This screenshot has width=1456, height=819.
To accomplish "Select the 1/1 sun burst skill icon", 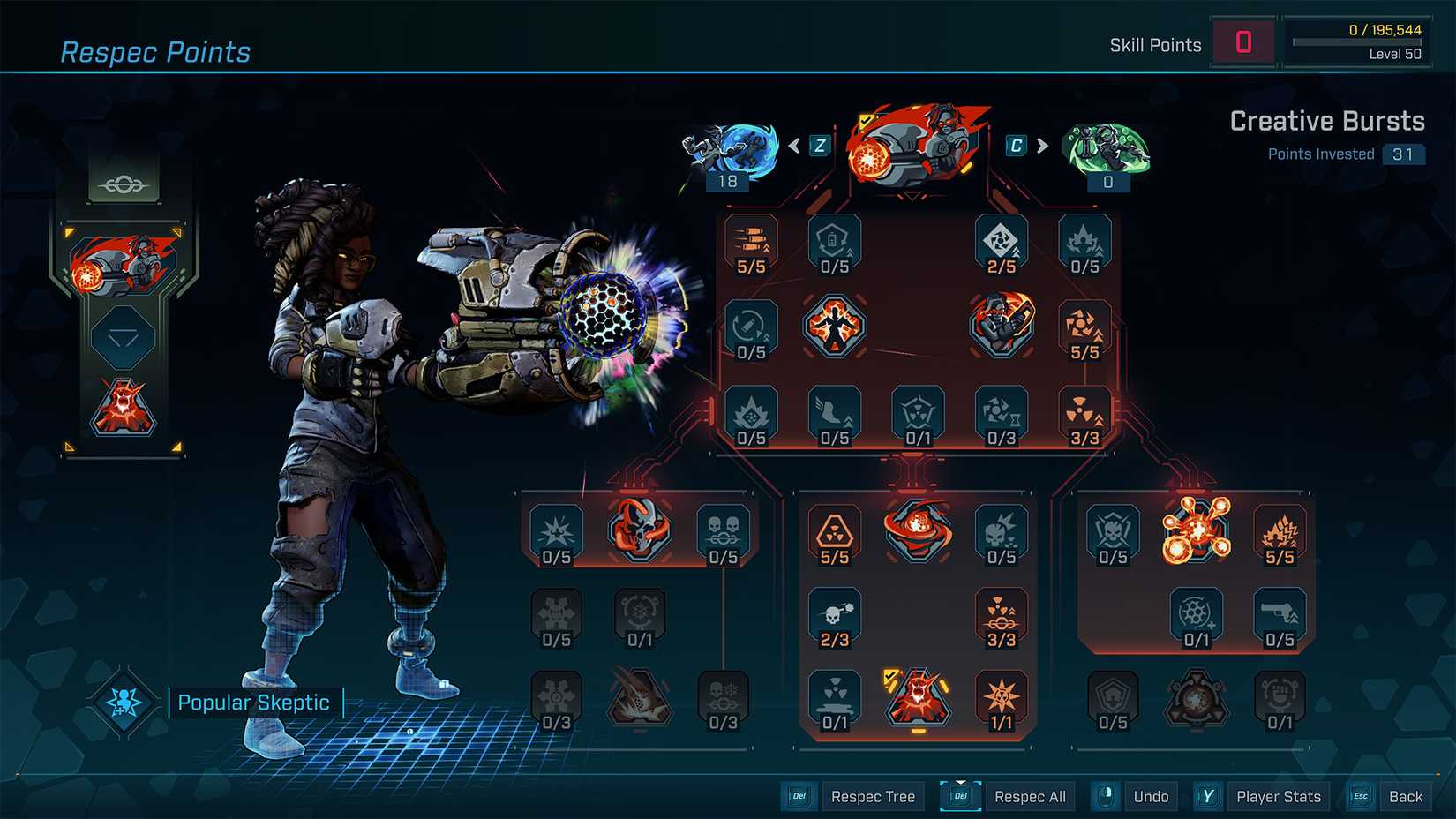I will 1002,697.
